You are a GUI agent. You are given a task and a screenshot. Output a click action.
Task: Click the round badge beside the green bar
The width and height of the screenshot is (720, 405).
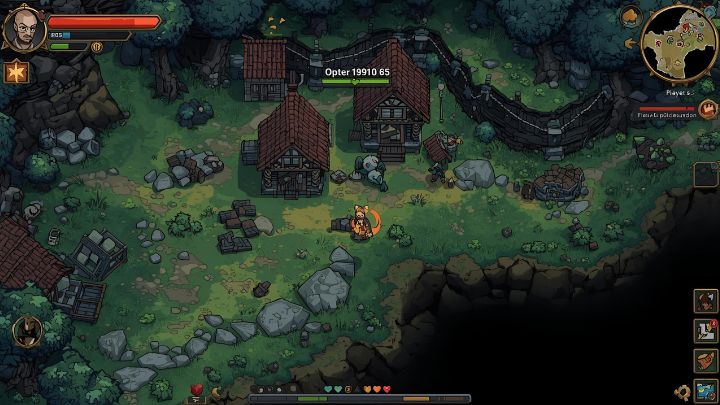point(97,46)
